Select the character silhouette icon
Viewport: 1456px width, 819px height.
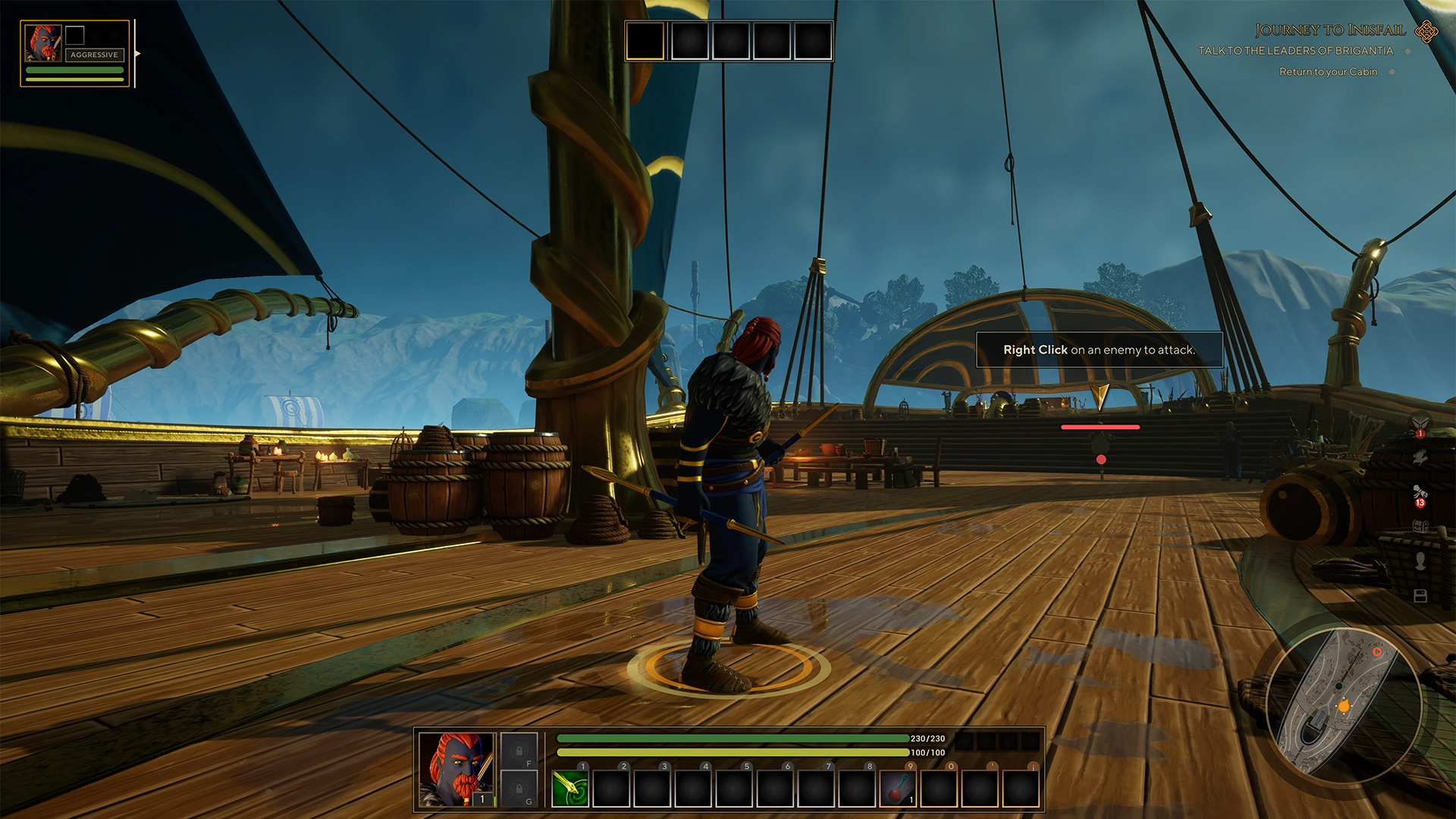pyautogui.click(x=1421, y=559)
